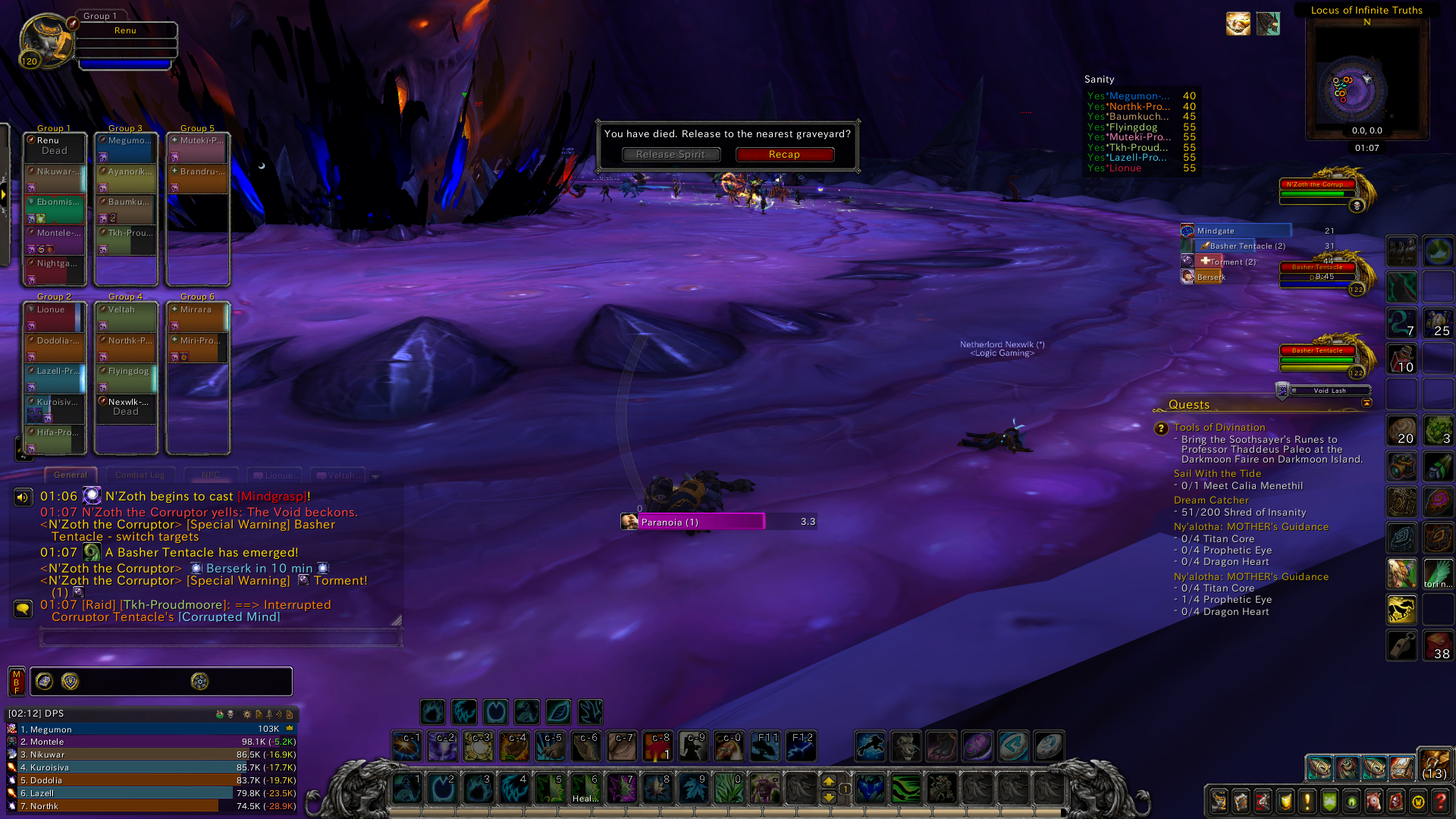The height and width of the screenshot is (819, 1456).
Task: Click the chat text input box
Action: click(220, 638)
